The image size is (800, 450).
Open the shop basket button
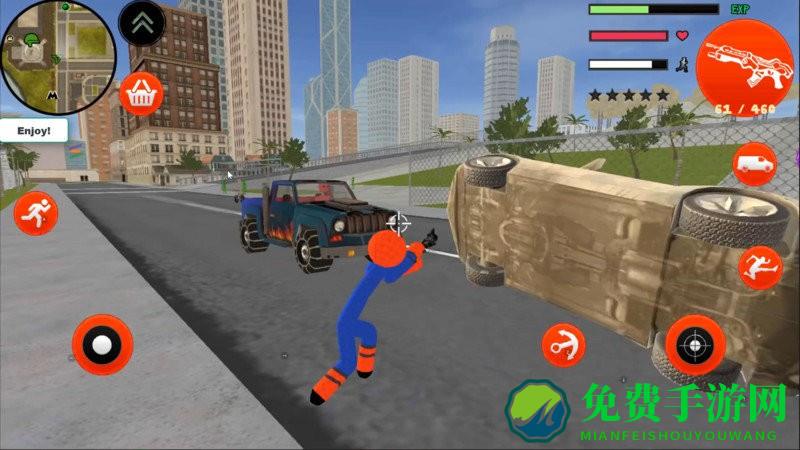[140, 94]
